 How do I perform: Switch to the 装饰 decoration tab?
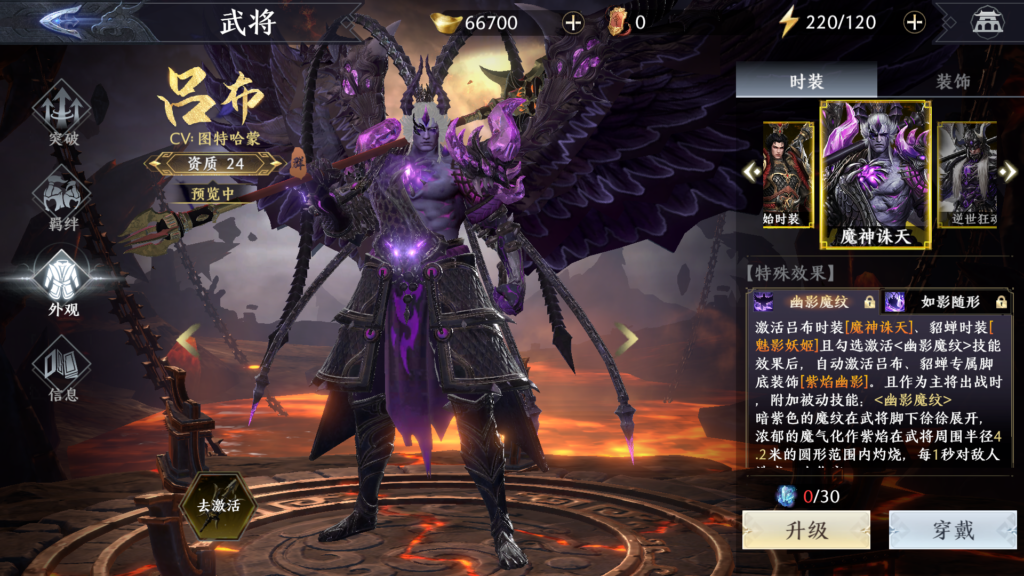coord(952,81)
